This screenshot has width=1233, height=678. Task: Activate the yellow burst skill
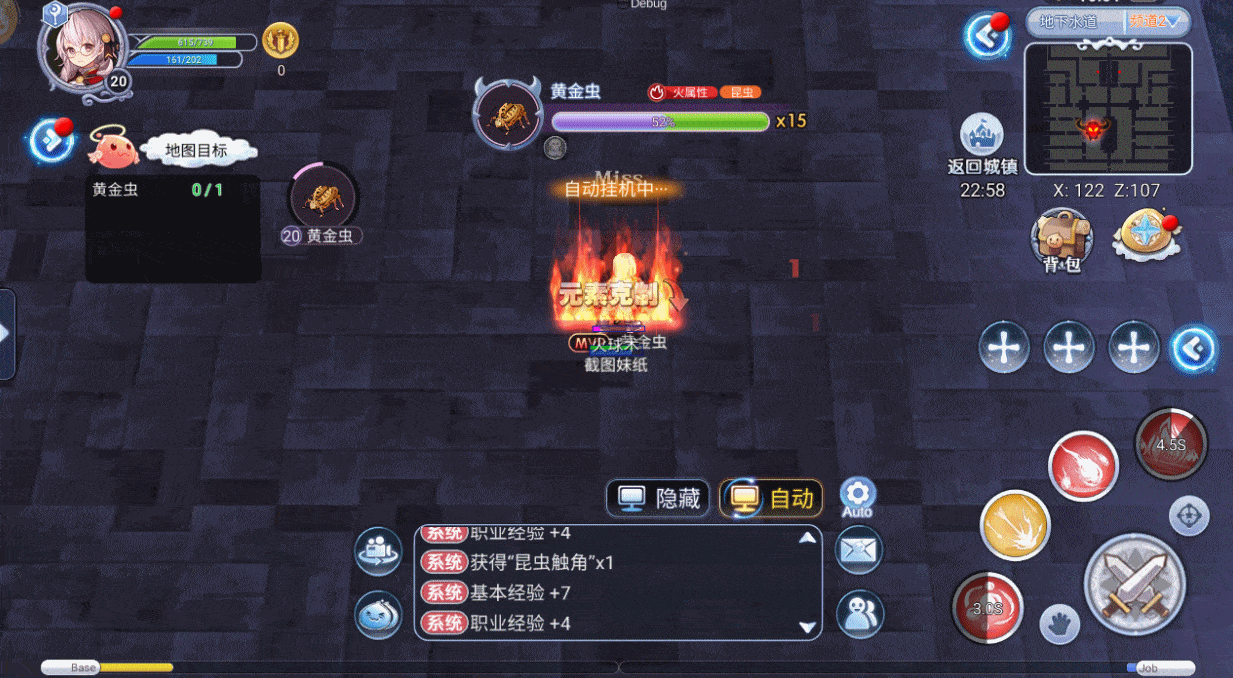[1015, 525]
